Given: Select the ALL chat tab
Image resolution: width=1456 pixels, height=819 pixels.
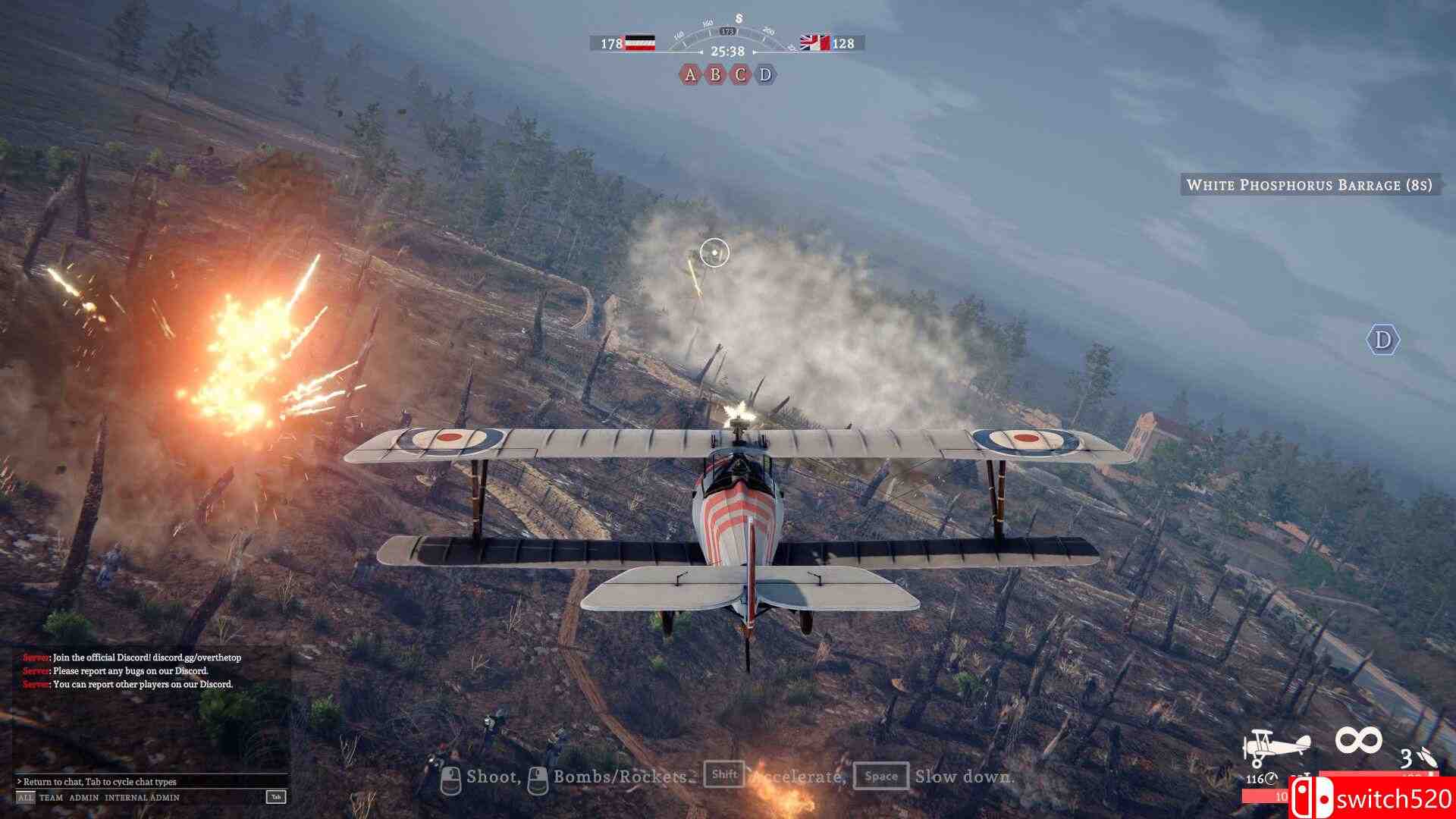Looking at the screenshot, I should click(x=24, y=797).
